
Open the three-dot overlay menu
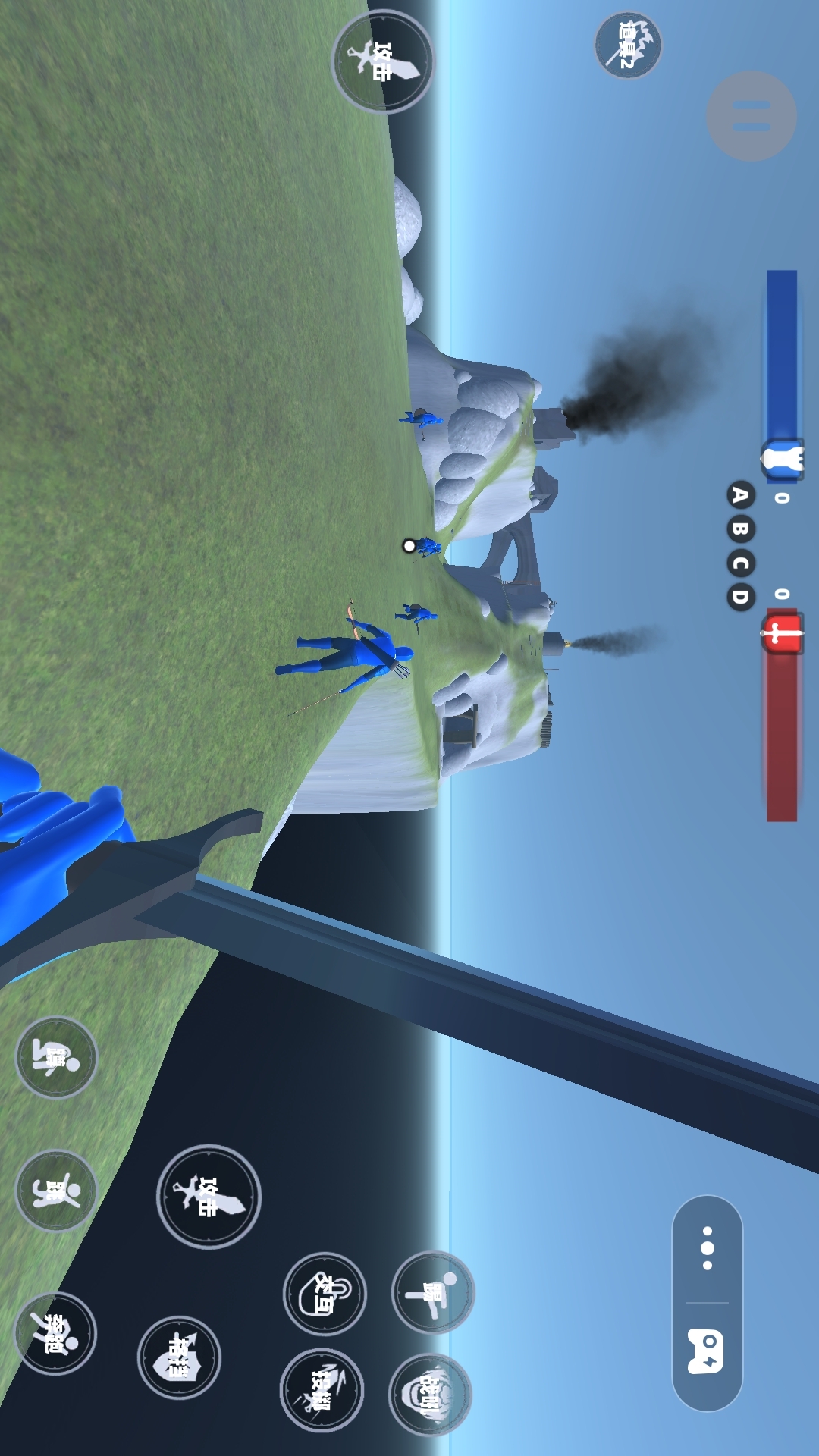coord(708,1248)
